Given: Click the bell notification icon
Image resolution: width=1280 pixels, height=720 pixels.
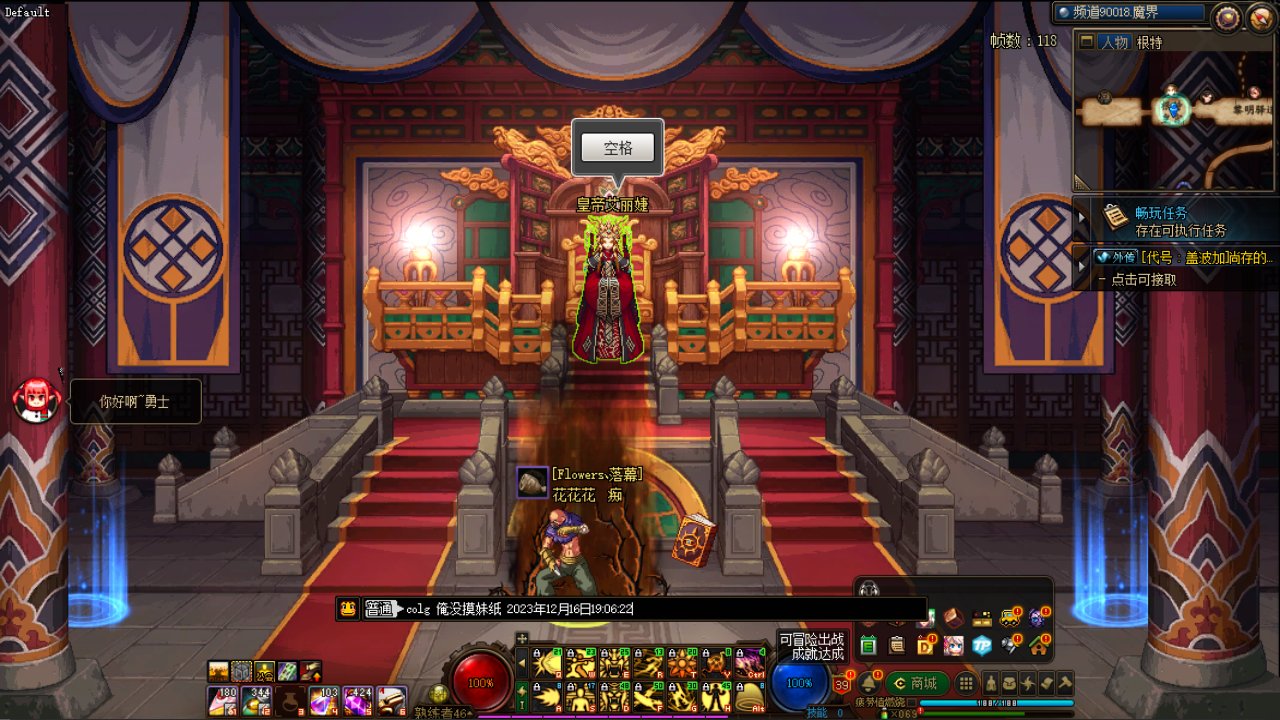Looking at the screenshot, I should point(868,683).
